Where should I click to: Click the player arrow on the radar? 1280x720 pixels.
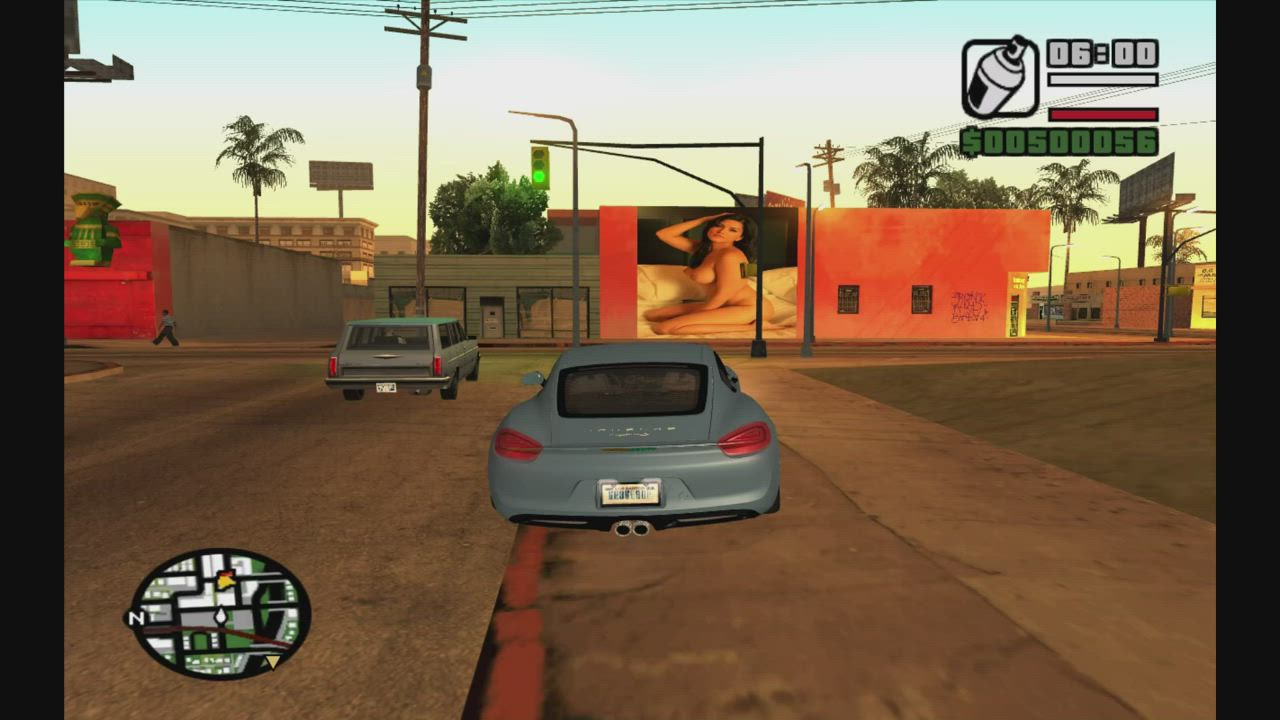pos(220,616)
